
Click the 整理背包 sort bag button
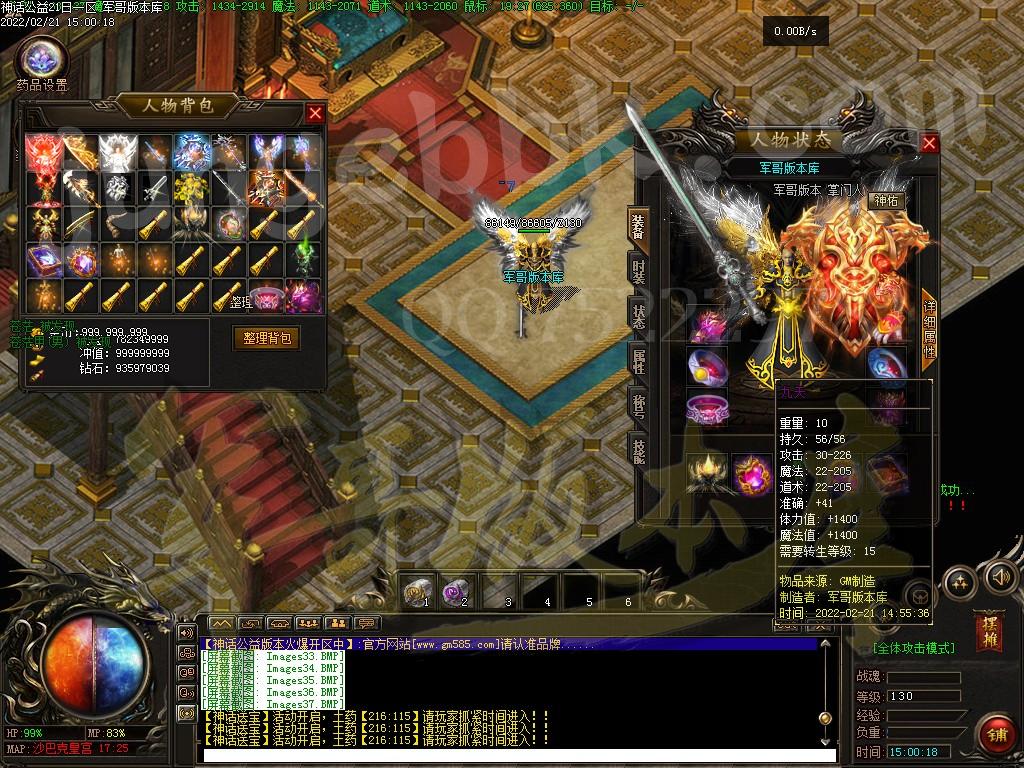click(266, 338)
